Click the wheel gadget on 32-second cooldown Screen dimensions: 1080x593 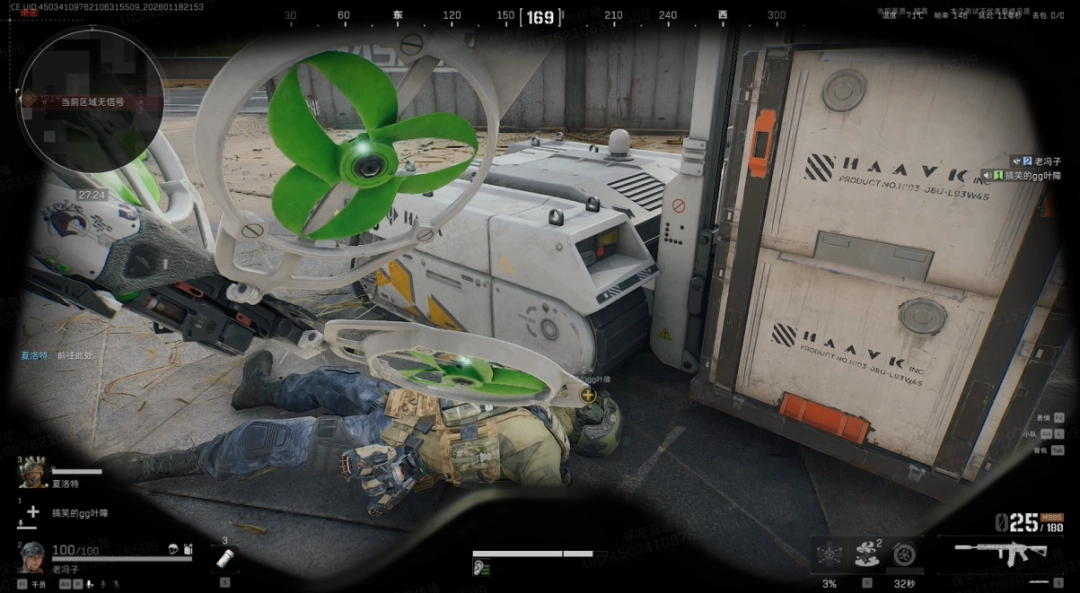(904, 553)
